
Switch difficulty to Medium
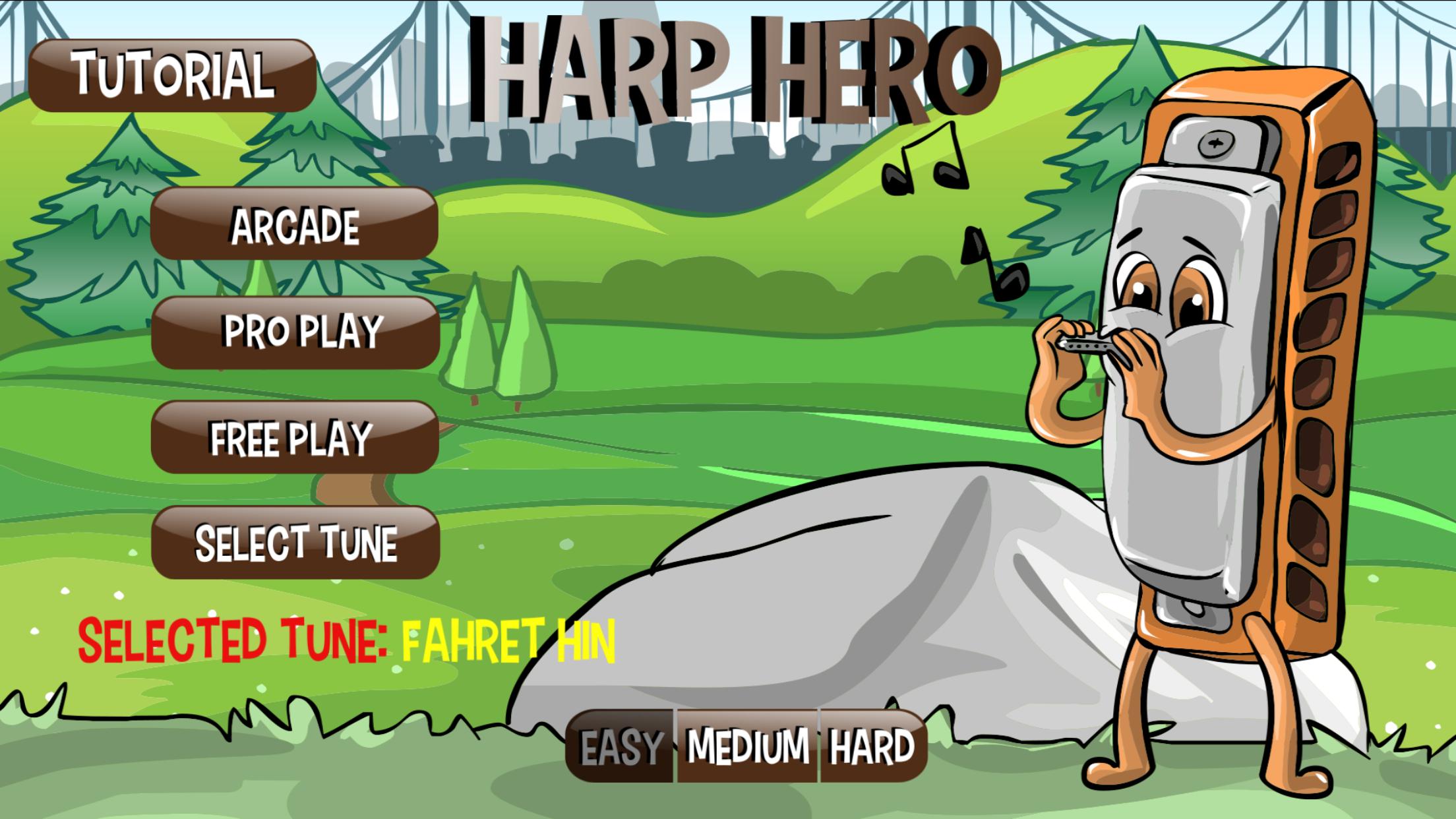[745, 745]
